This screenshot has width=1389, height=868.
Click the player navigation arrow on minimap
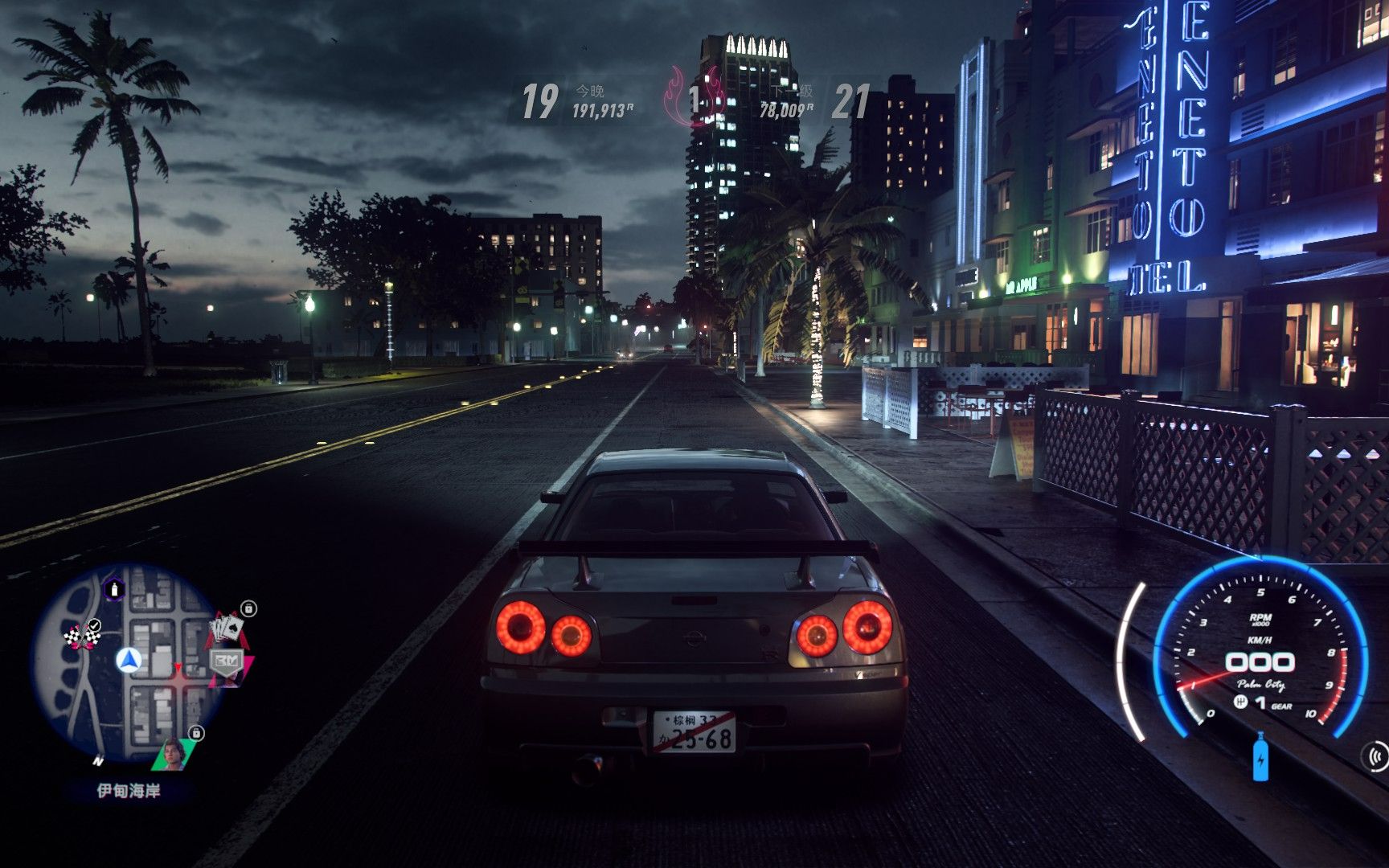[x=130, y=661]
